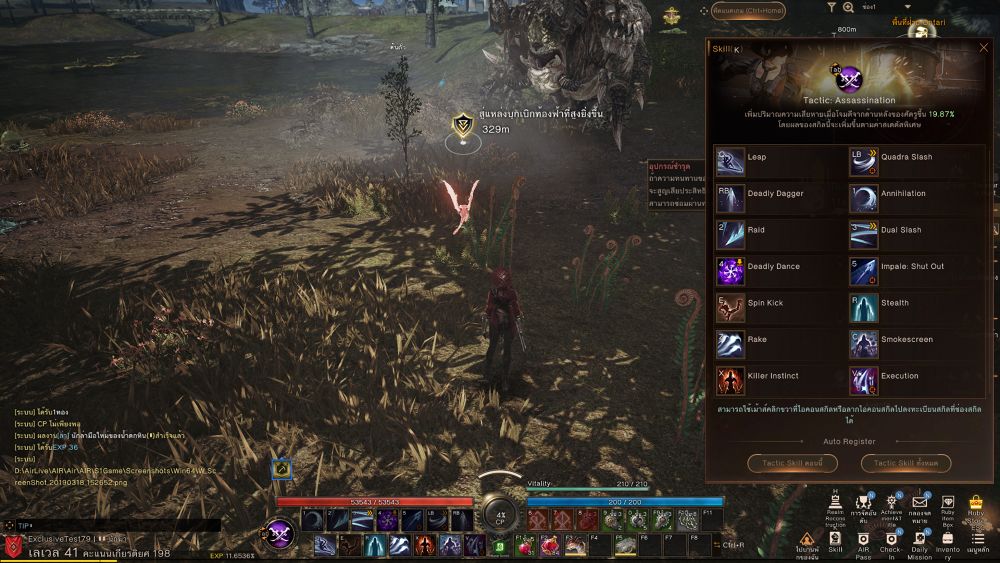
Task: Open the channel dropdown at the top
Action: 908,6
